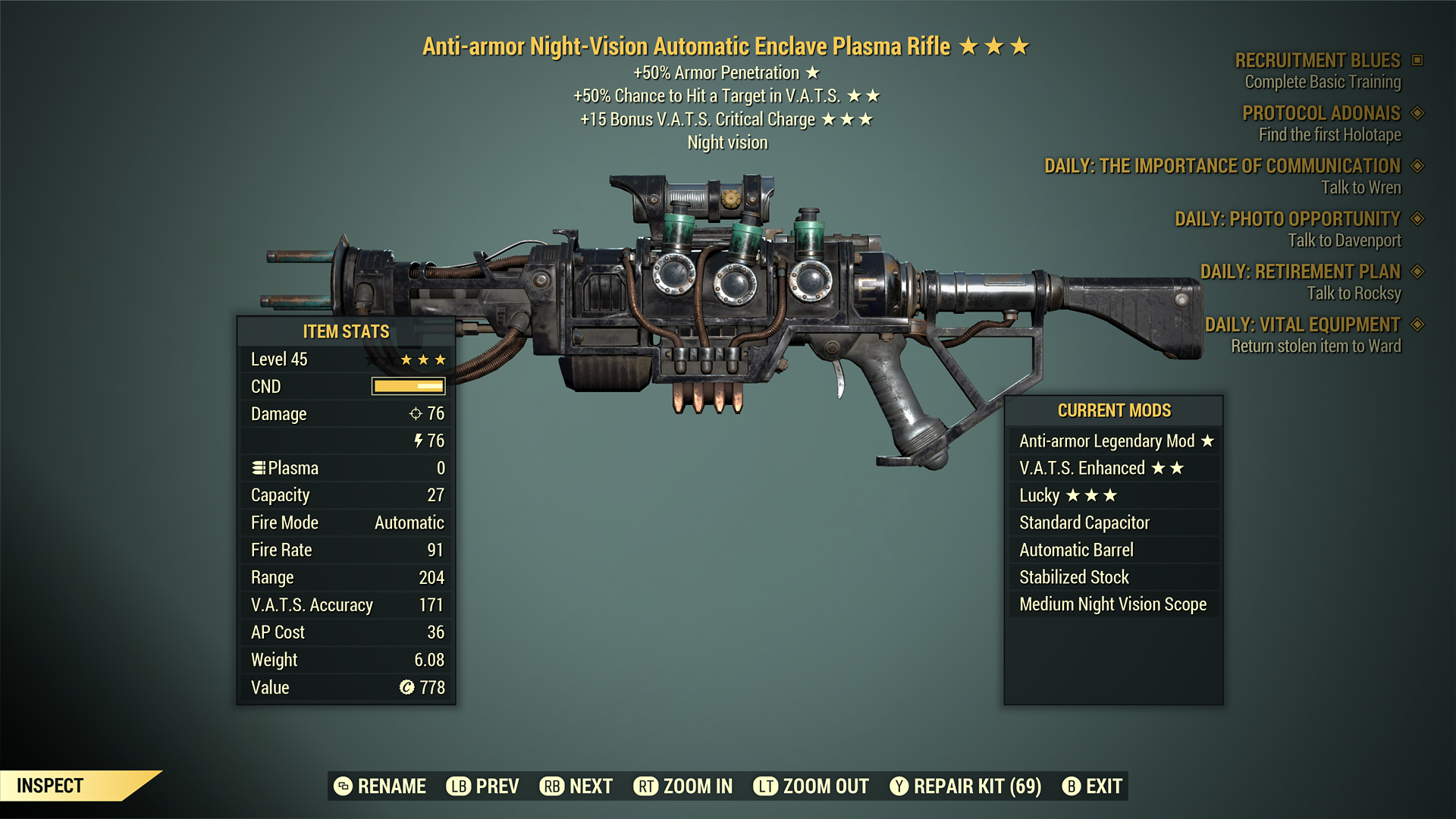The width and height of the screenshot is (1456, 819).
Task: Click the third star in the rifle title
Action: point(1018,45)
